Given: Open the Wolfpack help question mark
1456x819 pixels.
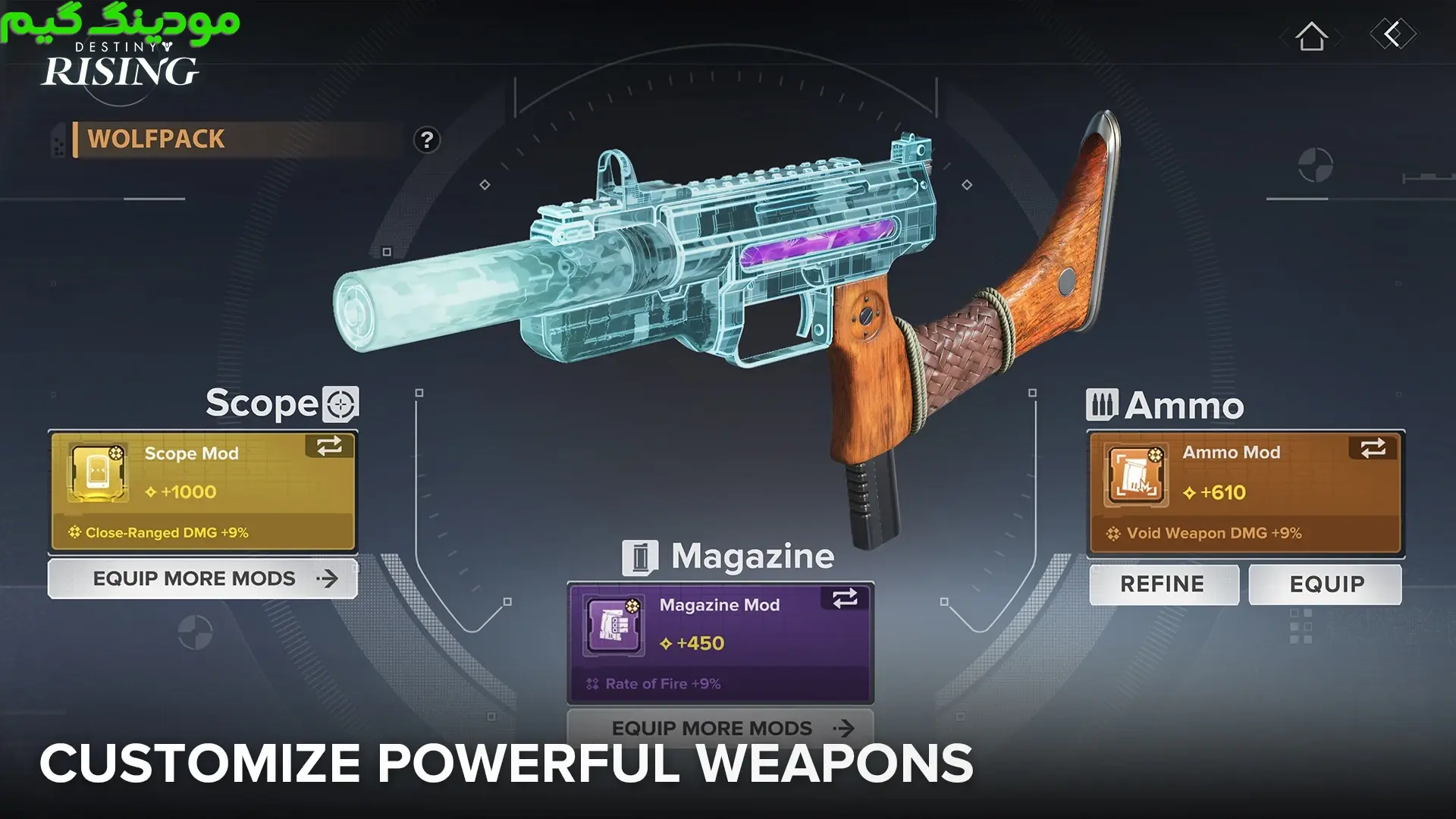Looking at the screenshot, I should [427, 140].
